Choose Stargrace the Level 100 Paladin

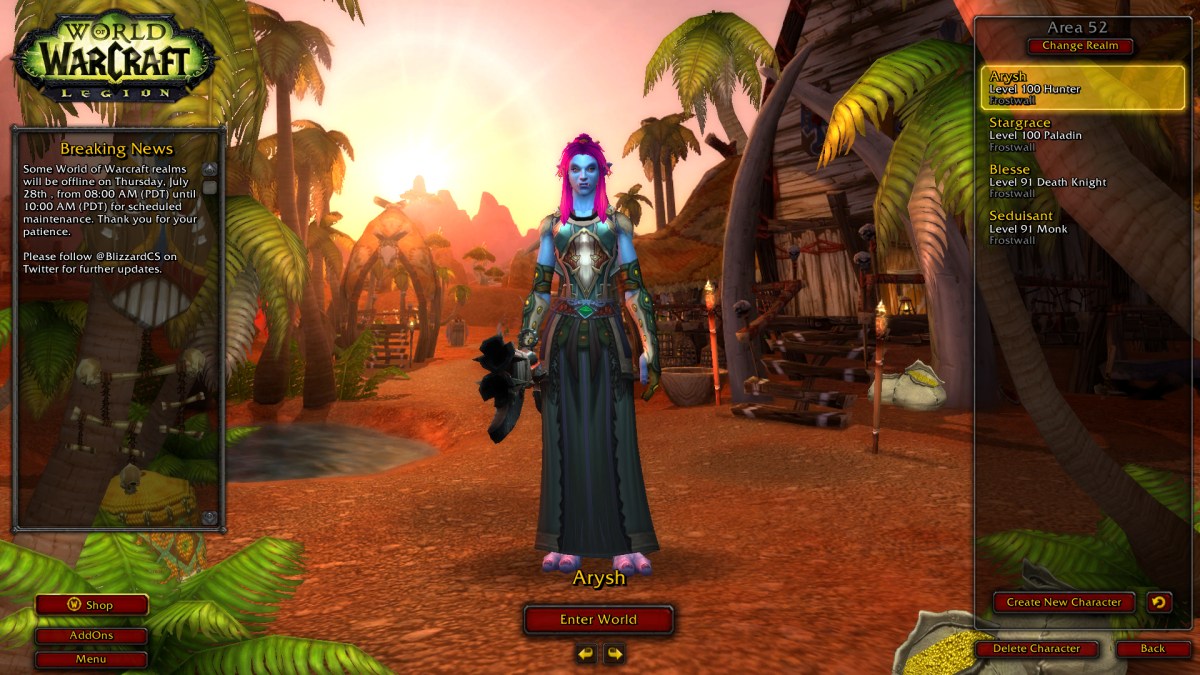pyautogui.click(x=1083, y=134)
